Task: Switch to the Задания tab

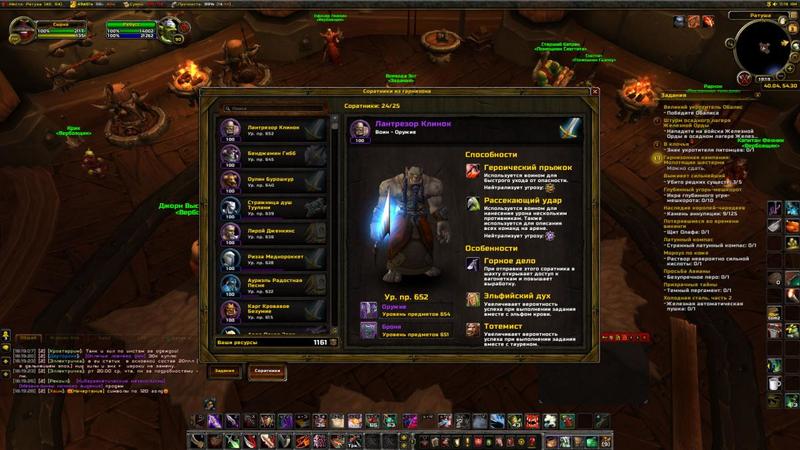Action: [225, 371]
